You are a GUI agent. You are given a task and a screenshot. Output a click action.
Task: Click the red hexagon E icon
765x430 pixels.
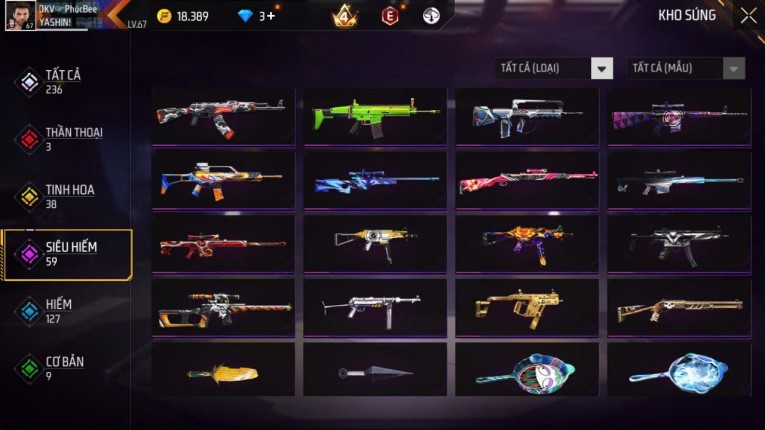[390, 15]
